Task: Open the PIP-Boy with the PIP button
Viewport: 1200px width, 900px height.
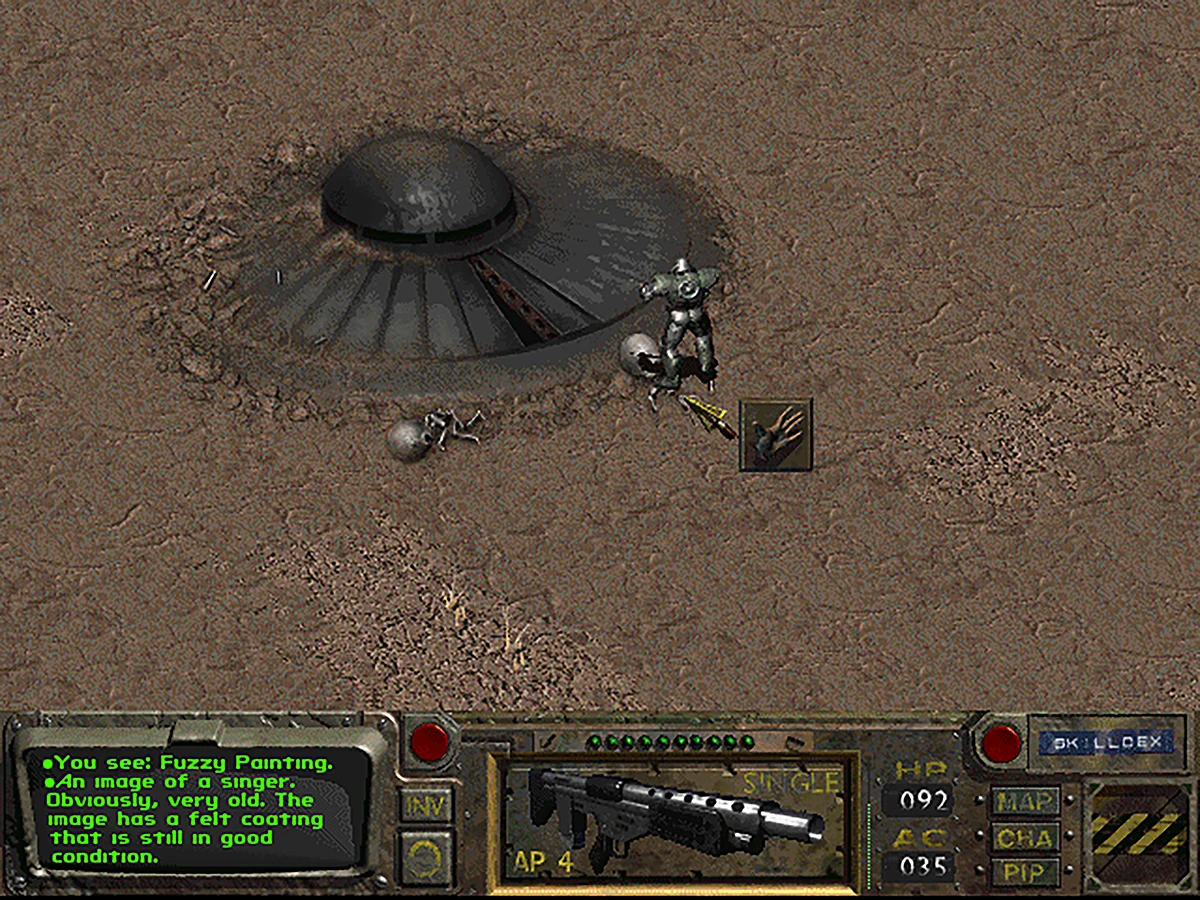Action: tap(1025, 869)
